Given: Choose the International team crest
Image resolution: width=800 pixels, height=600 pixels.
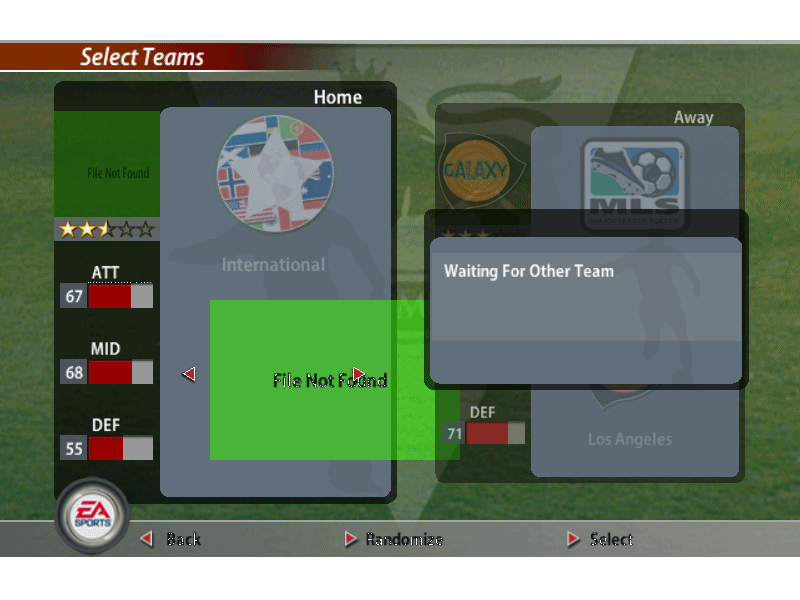Looking at the screenshot, I should click(275, 172).
